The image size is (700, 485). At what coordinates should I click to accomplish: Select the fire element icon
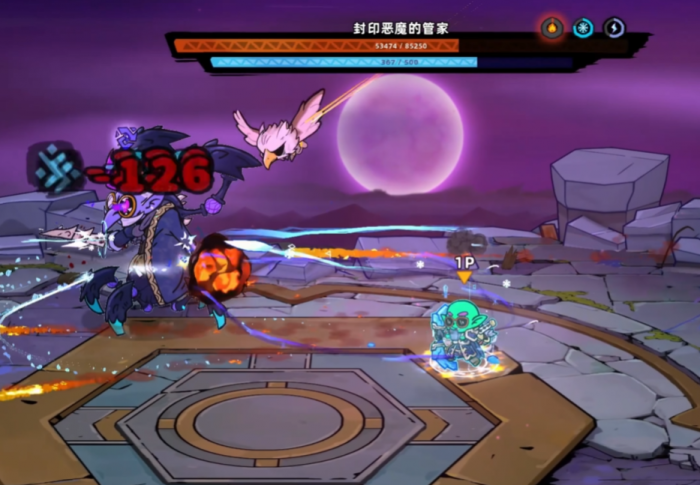coord(552,28)
